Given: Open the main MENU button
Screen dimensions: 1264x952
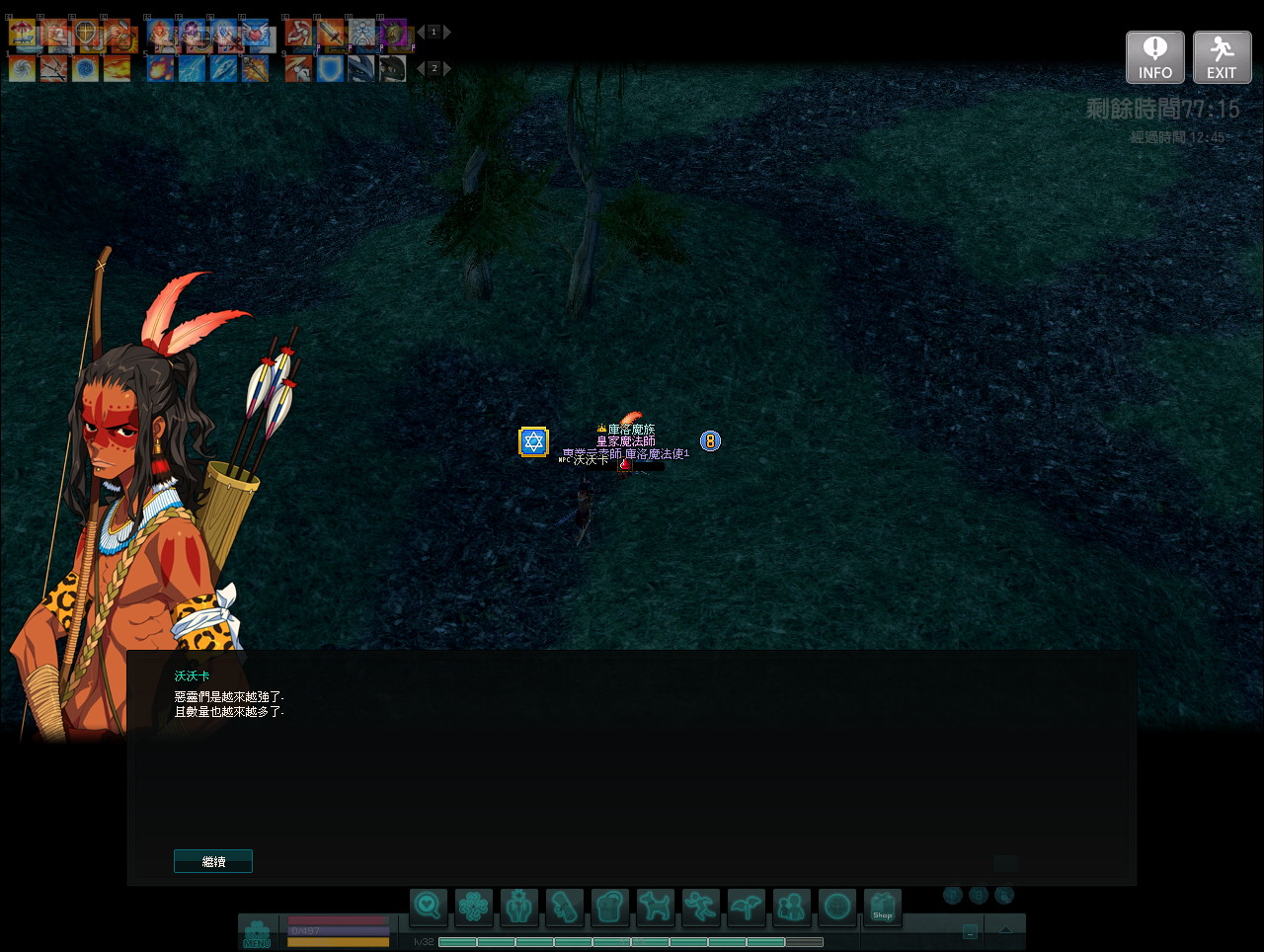Looking at the screenshot, I should coord(257,933).
